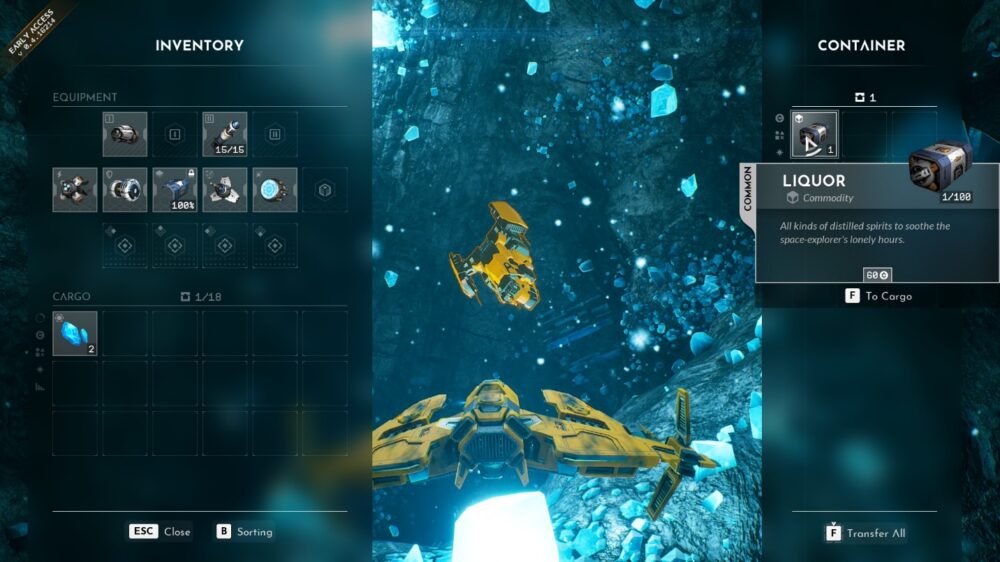
Task: Select the blue crystal cargo slot
Action: [75, 334]
